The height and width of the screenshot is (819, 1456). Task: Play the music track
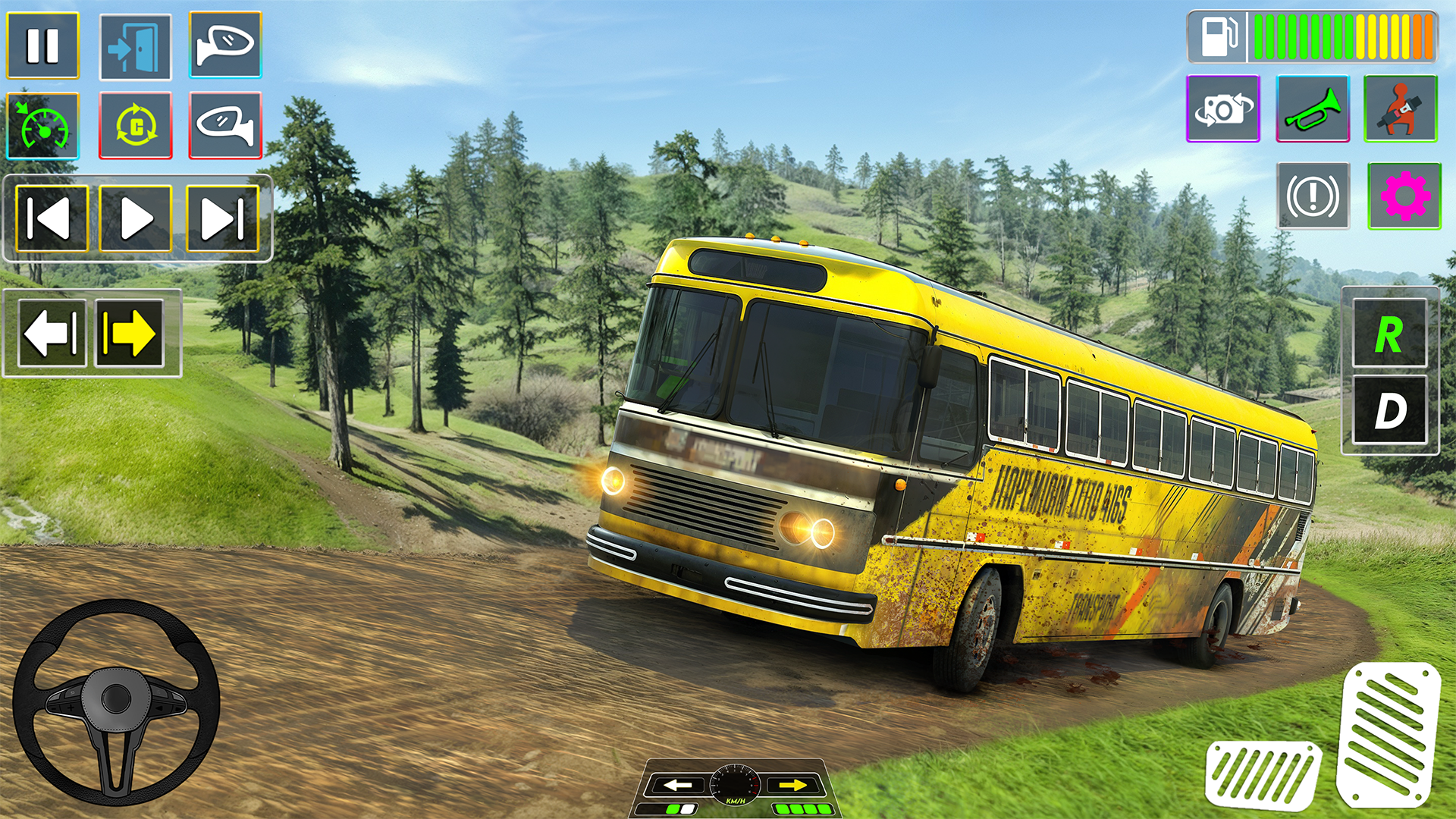click(136, 219)
